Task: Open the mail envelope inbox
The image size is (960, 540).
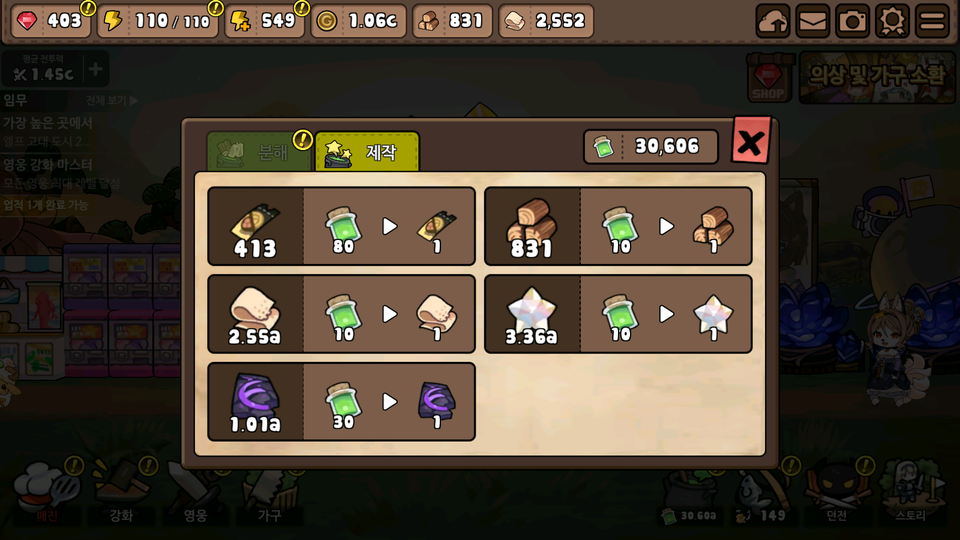Action: [x=812, y=21]
